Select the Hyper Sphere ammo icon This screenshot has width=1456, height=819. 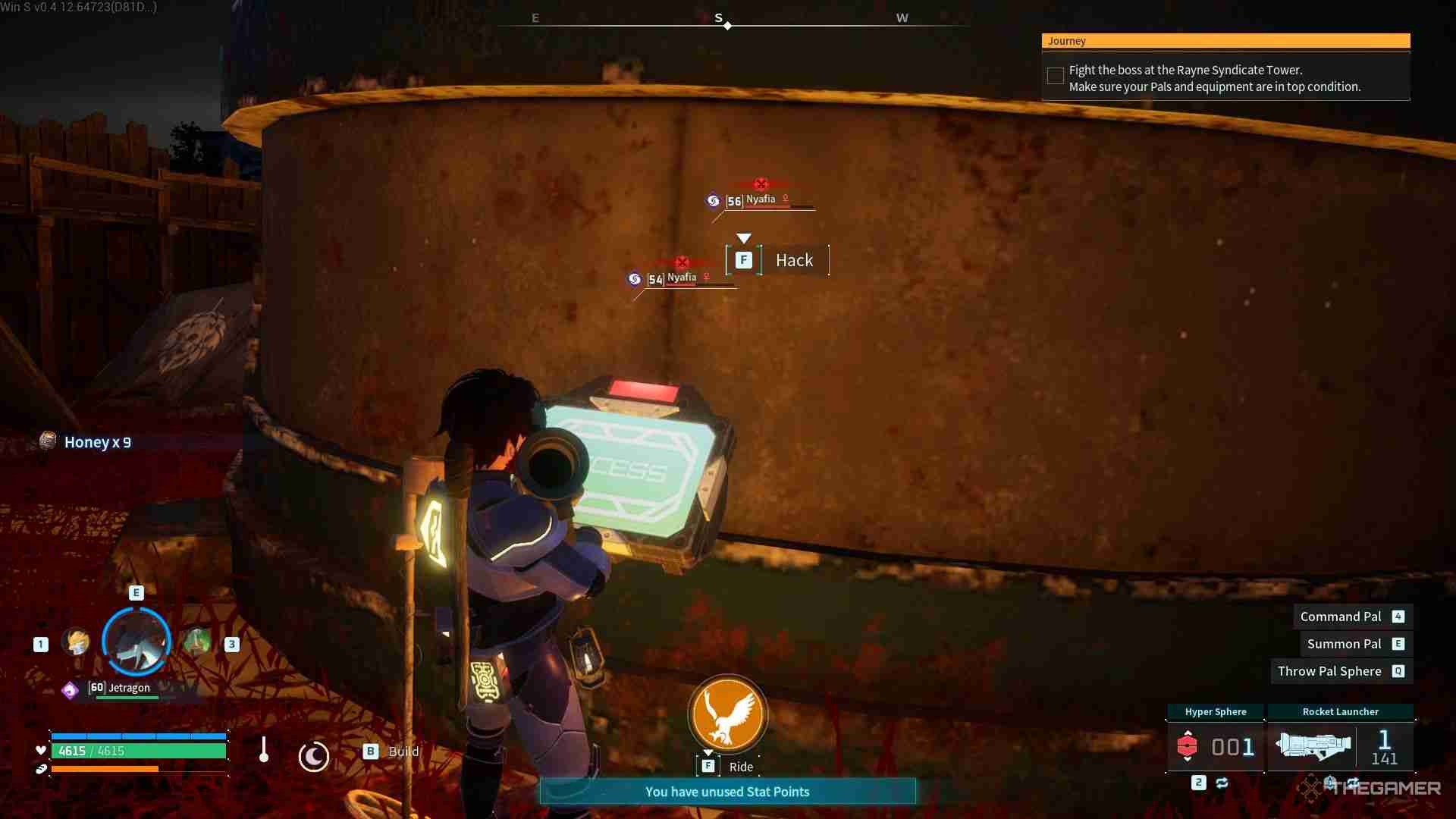point(1188,745)
